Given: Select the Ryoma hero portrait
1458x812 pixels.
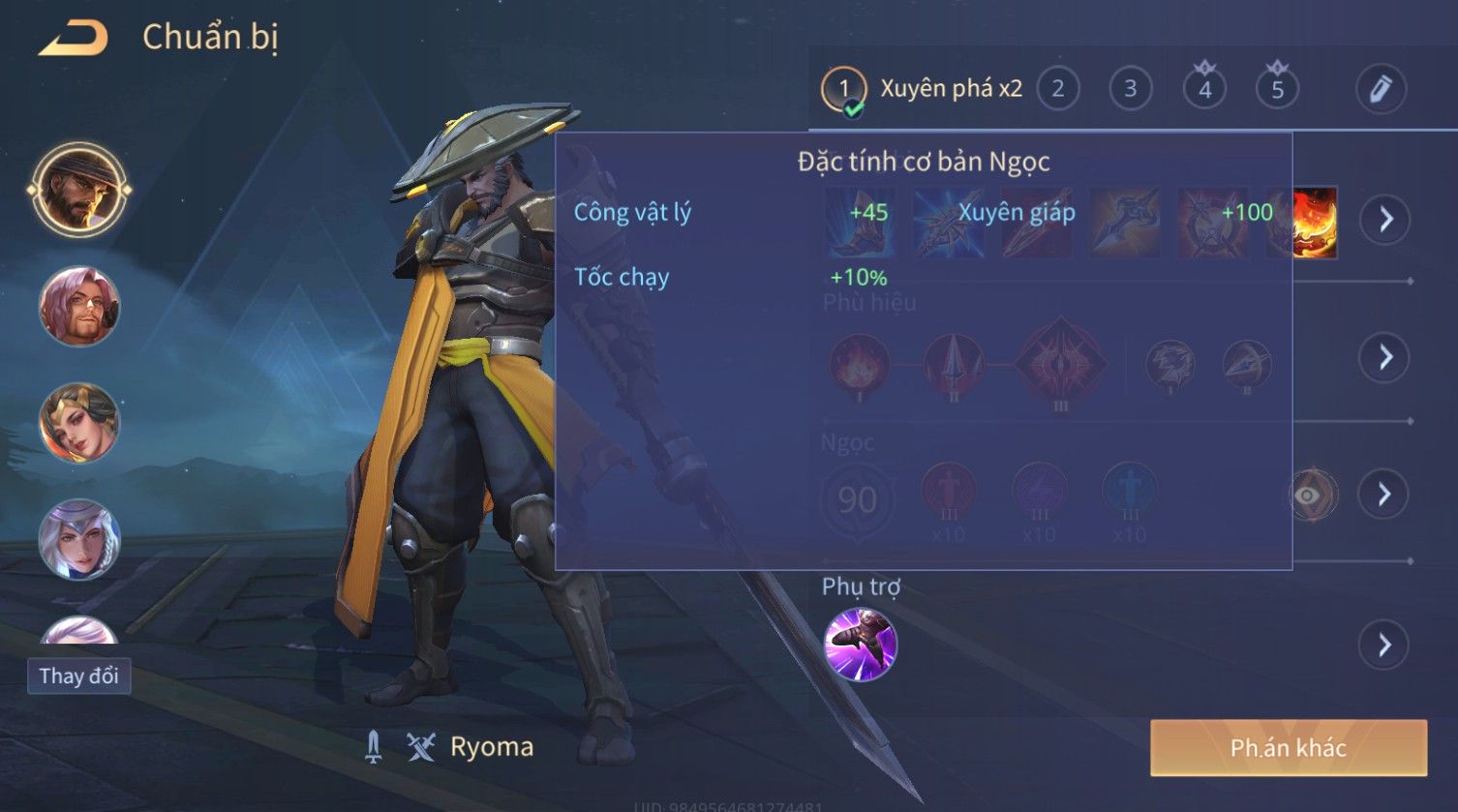Looking at the screenshot, I should 79,189.
